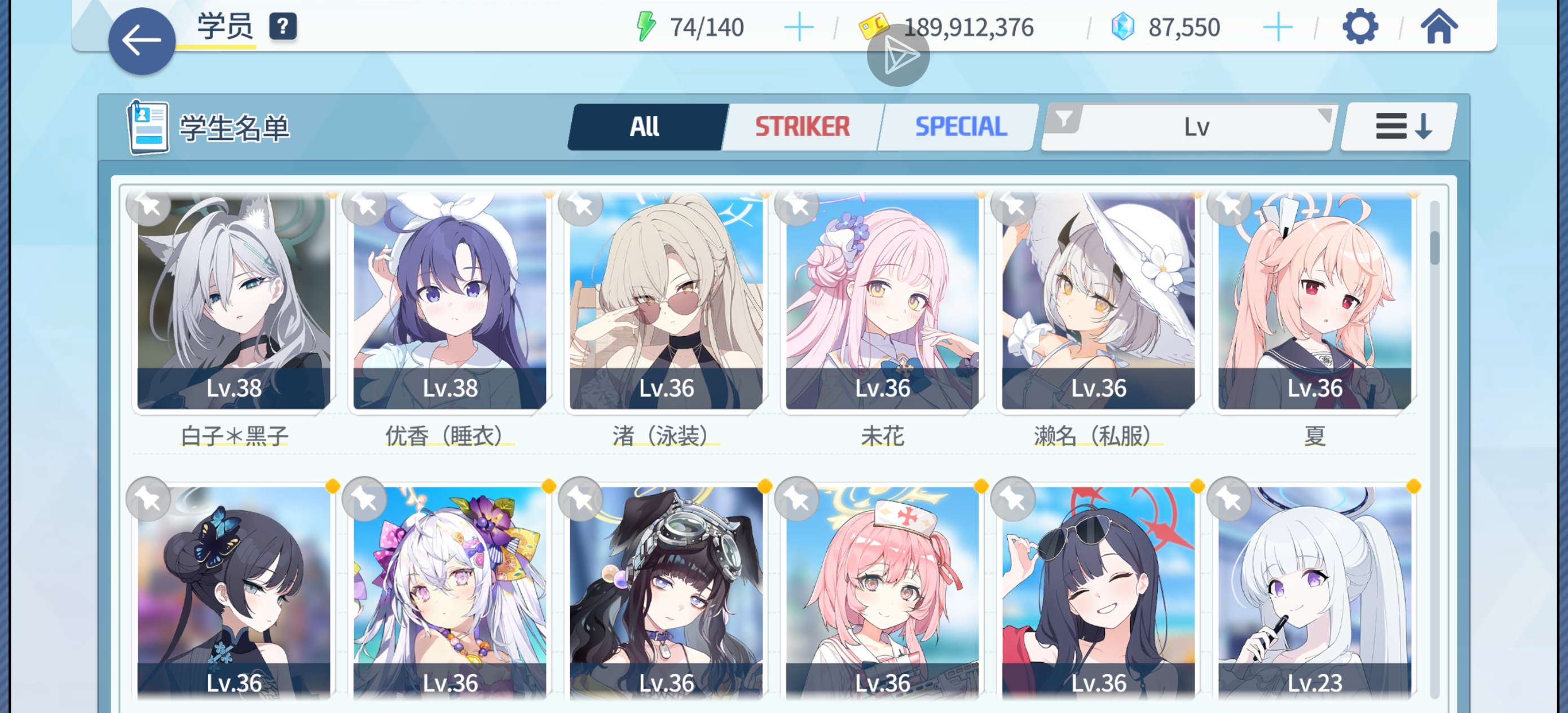Pin the student 未花
The height and width of the screenshot is (713, 1568).
[x=799, y=207]
